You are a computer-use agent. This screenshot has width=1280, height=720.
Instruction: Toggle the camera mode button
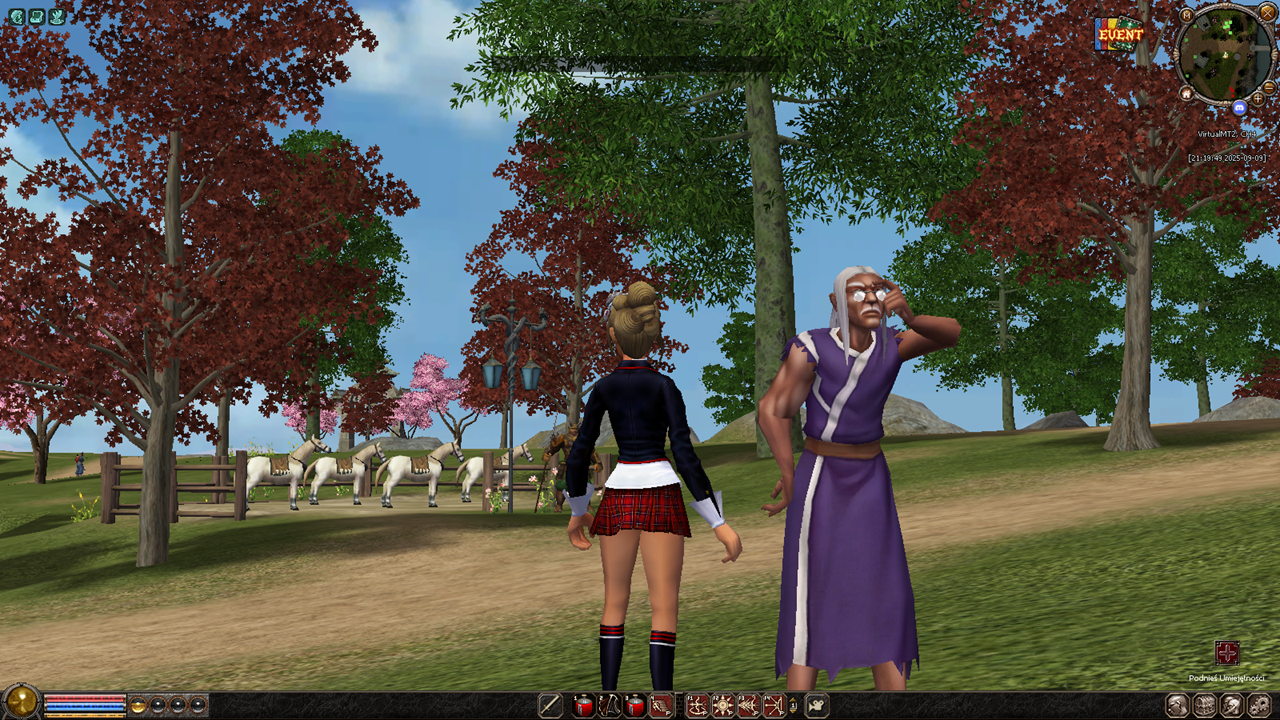click(x=817, y=706)
